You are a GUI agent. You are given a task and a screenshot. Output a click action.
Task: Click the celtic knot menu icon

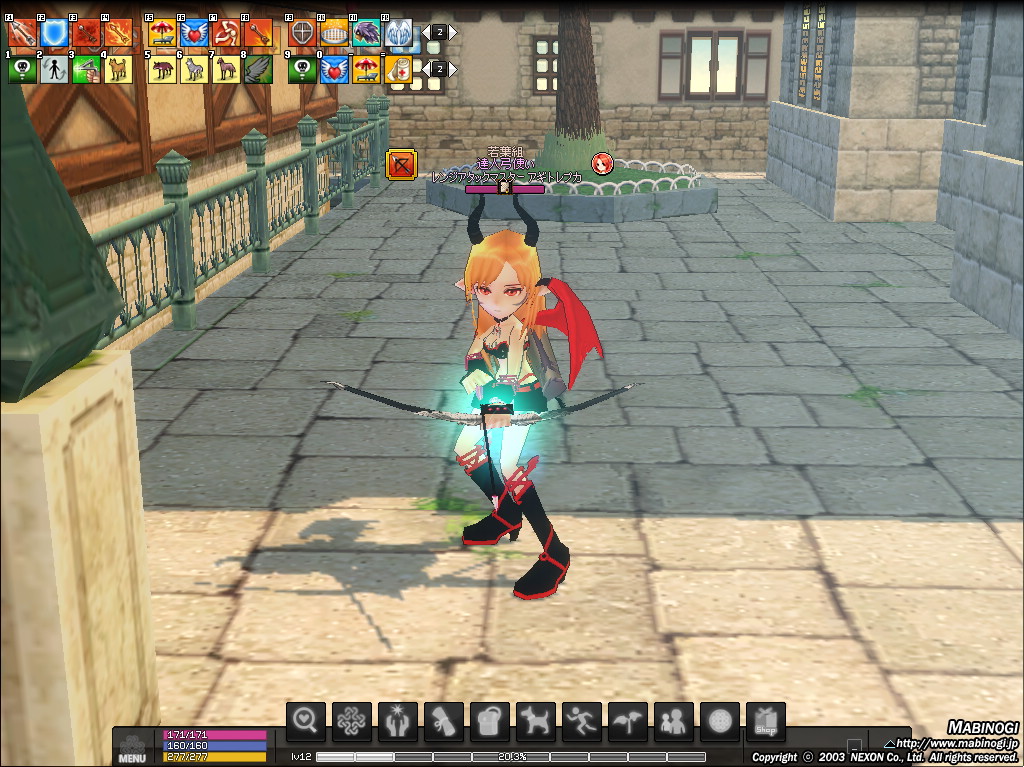click(351, 721)
